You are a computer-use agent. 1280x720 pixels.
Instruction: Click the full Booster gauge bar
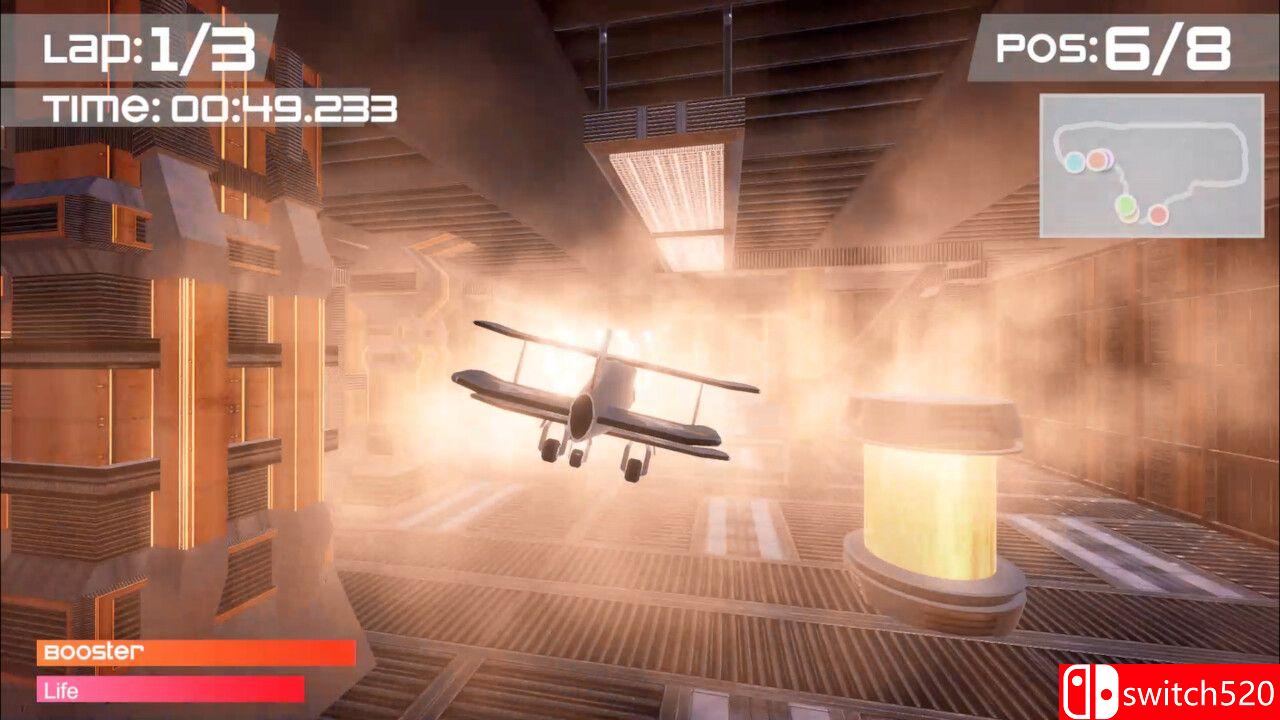tap(195, 653)
